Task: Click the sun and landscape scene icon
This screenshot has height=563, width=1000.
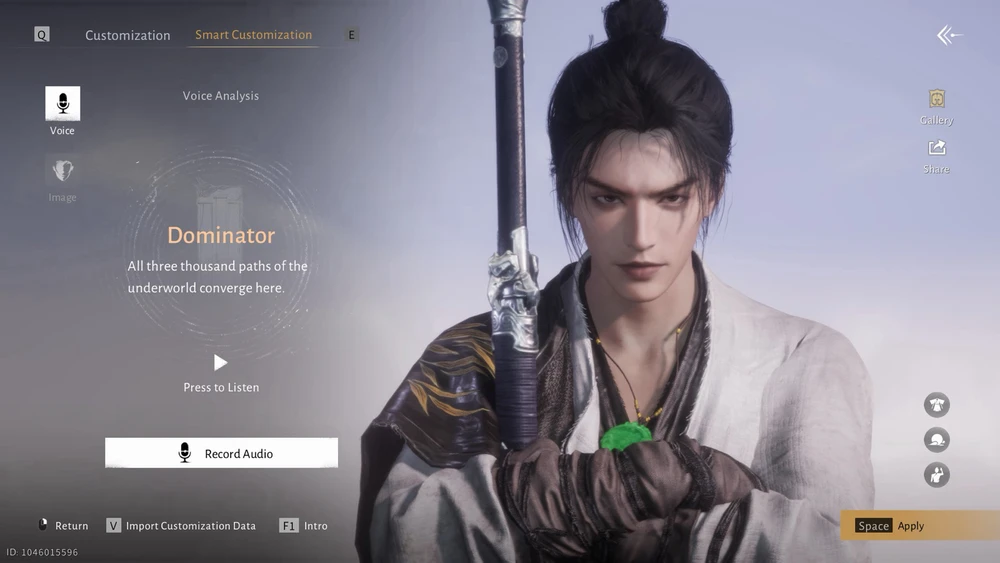Action: pos(937,440)
